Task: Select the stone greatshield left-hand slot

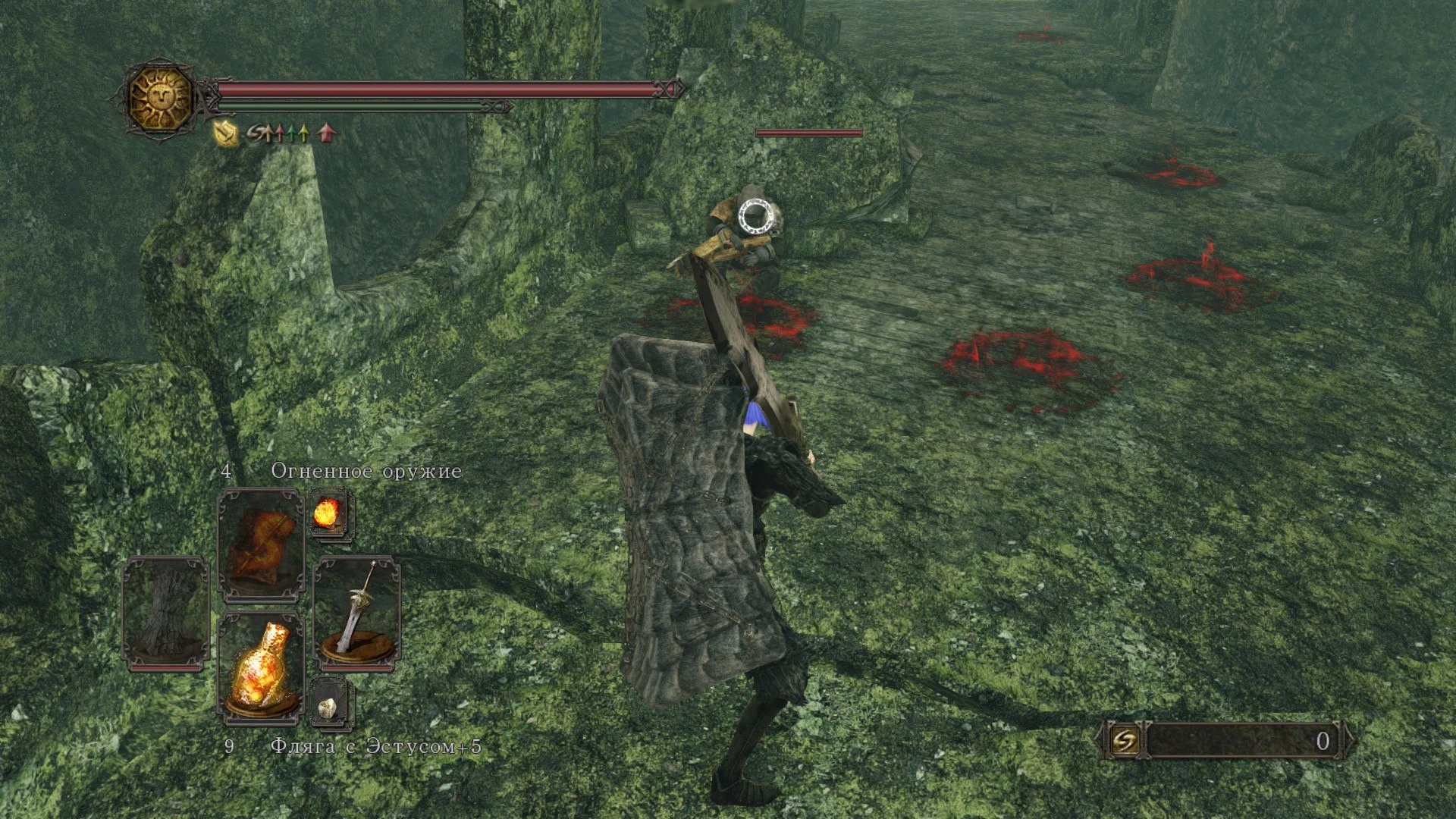Action: pyautogui.click(x=166, y=614)
